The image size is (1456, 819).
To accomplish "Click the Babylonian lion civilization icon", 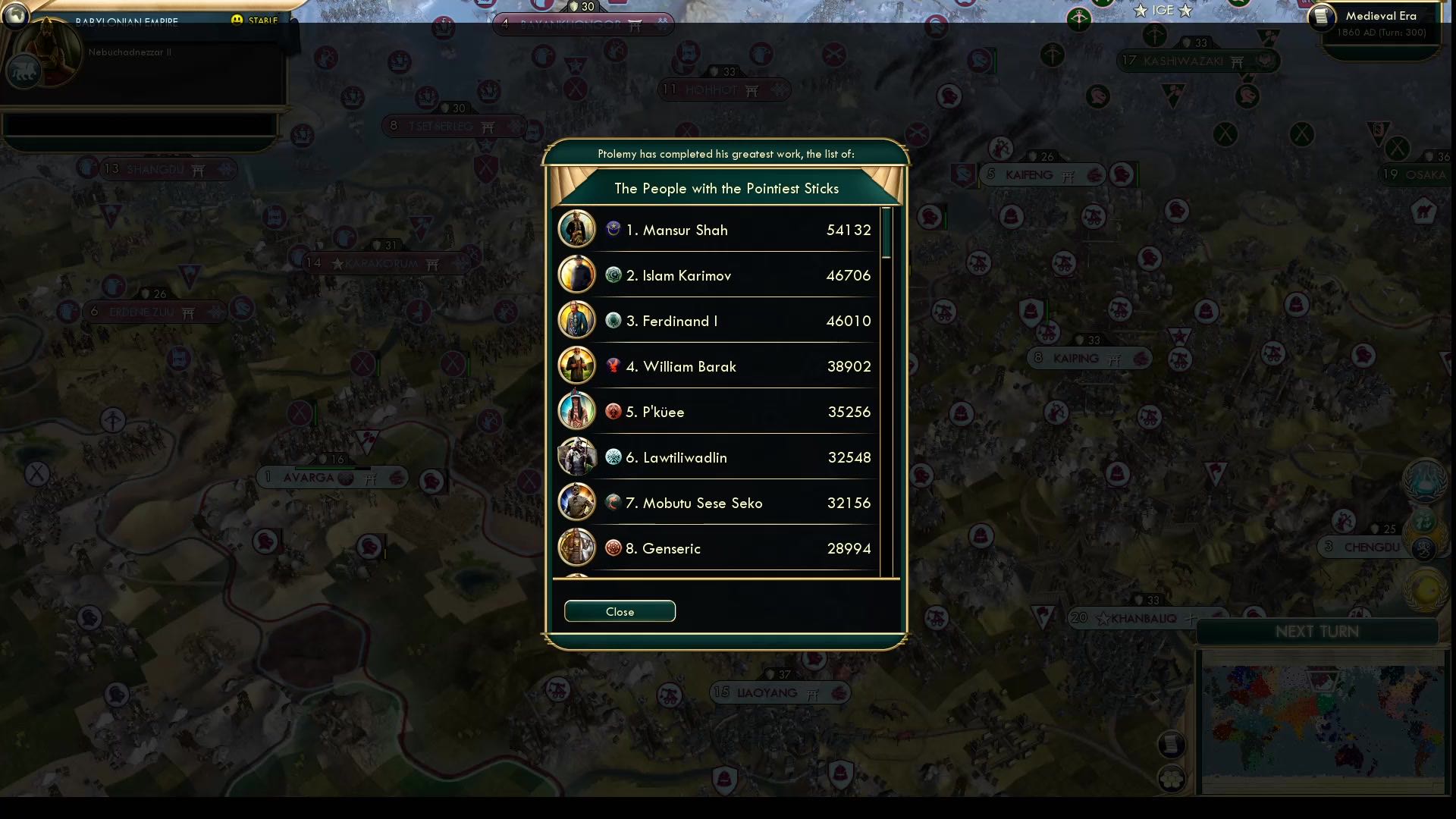I will click(x=23, y=72).
